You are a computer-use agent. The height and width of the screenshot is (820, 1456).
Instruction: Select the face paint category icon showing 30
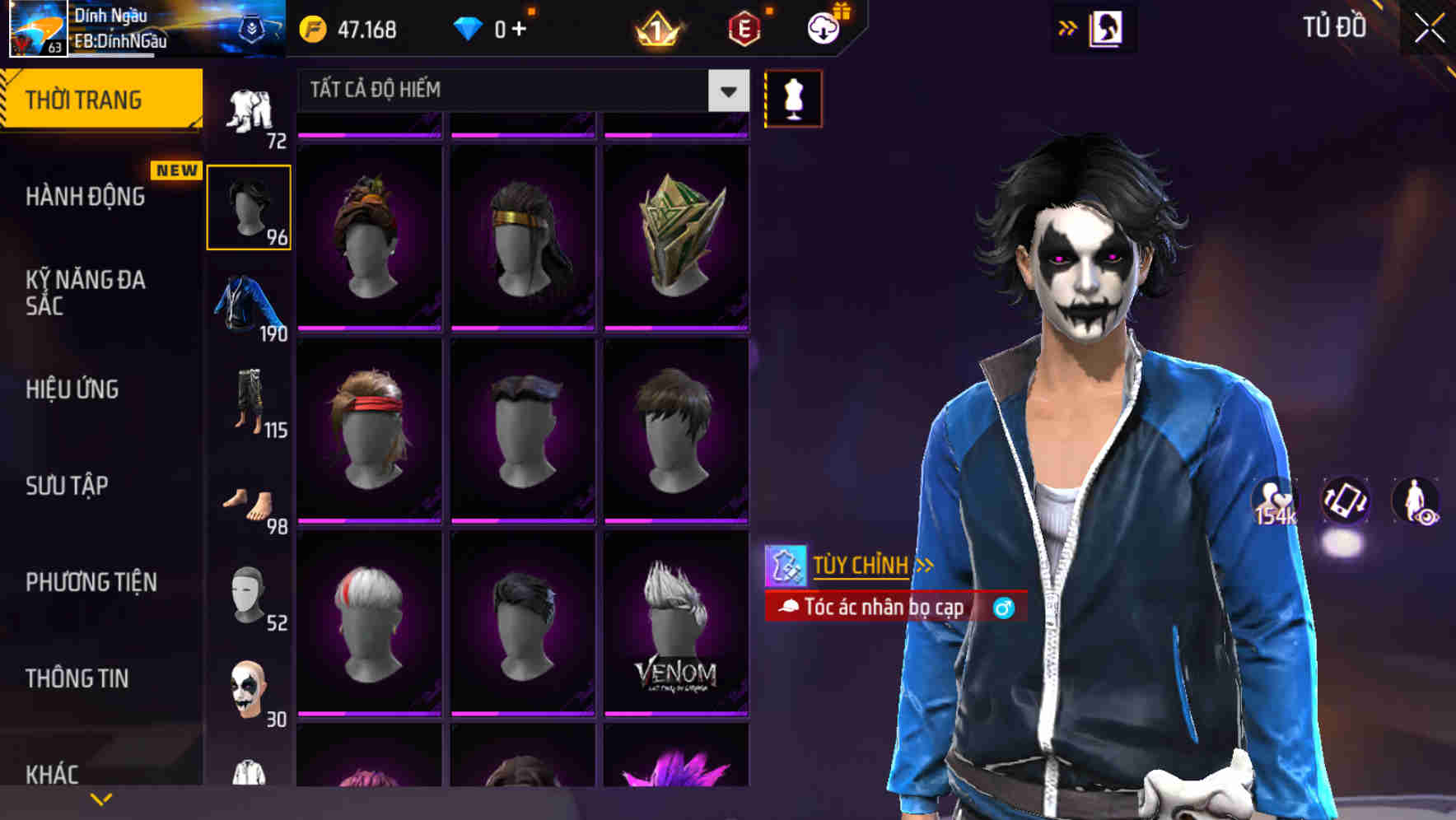click(x=250, y=692)
